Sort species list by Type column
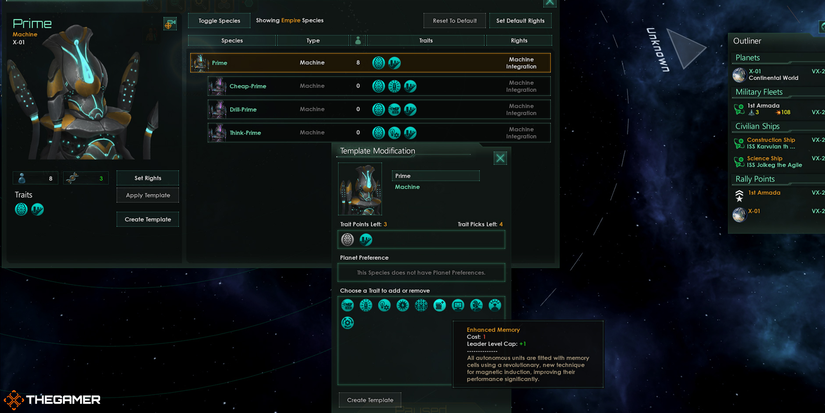Viewport: 825px width, 413px height. (x=313, y=41)
